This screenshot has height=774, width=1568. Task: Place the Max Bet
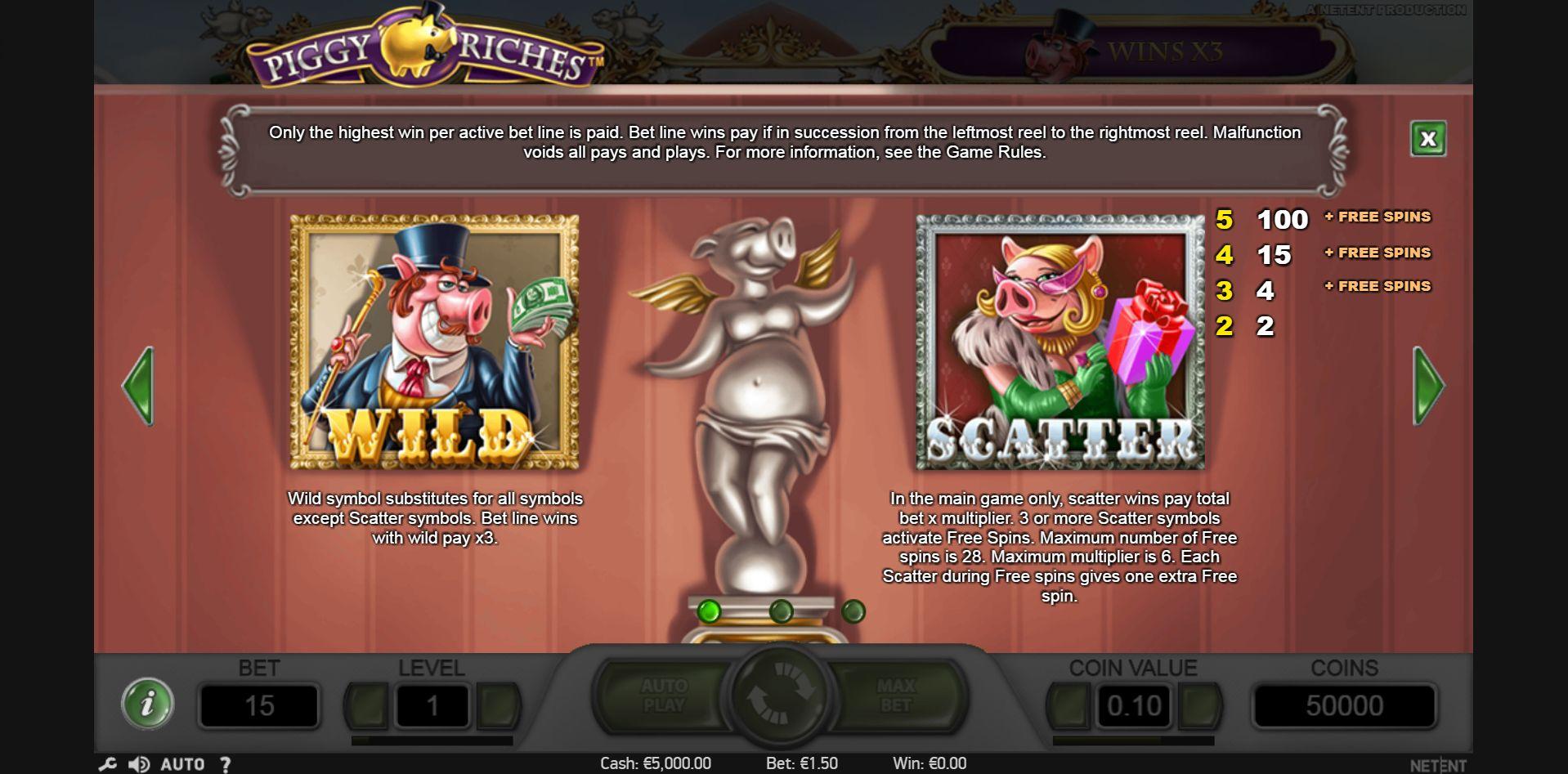(x=896, y=696)
